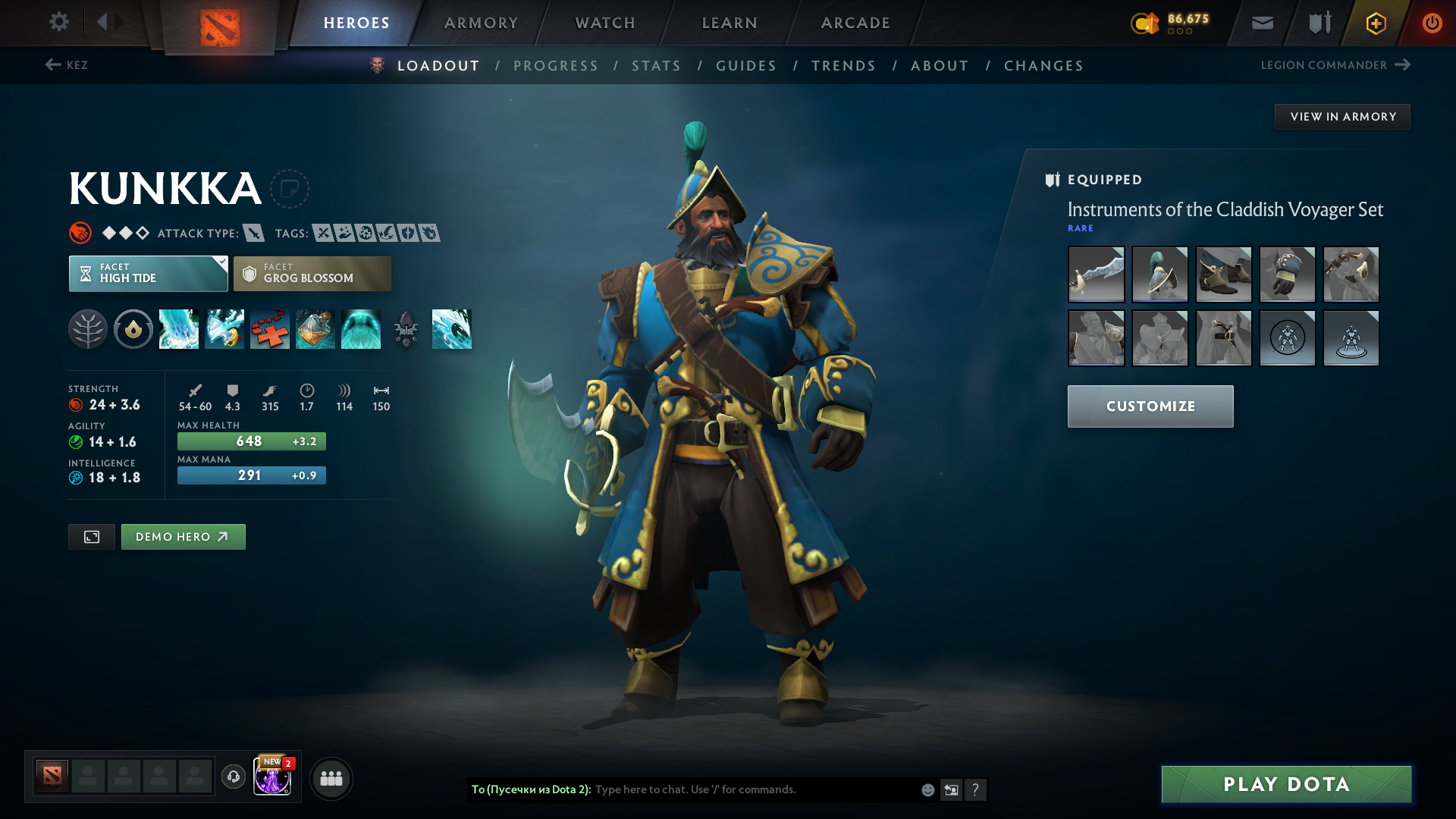Screen dimensions: 1456x819
Task: Open the emoticon picker in chat
Action: click(x=927, y=789)
